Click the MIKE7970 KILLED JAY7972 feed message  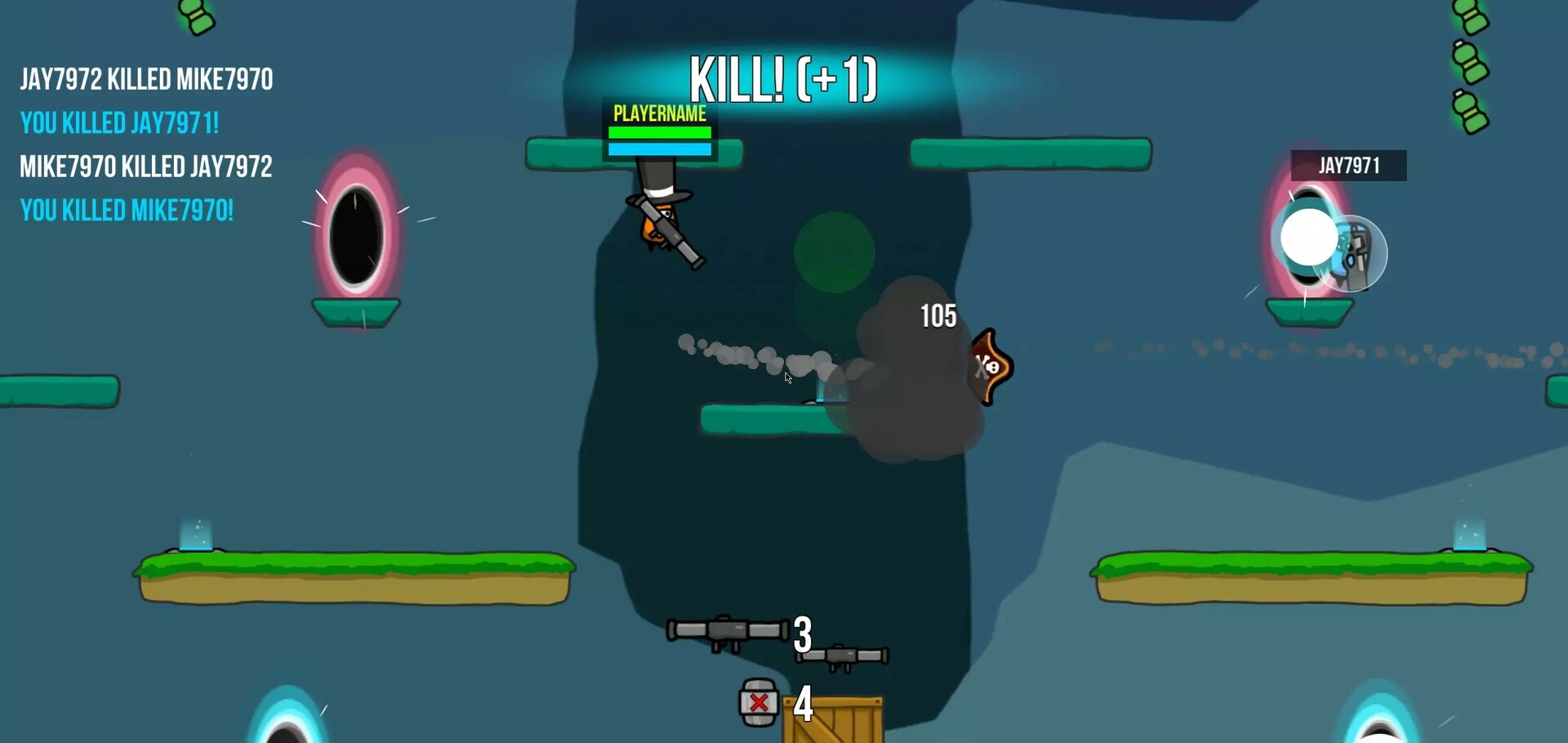tap(145, 167)
